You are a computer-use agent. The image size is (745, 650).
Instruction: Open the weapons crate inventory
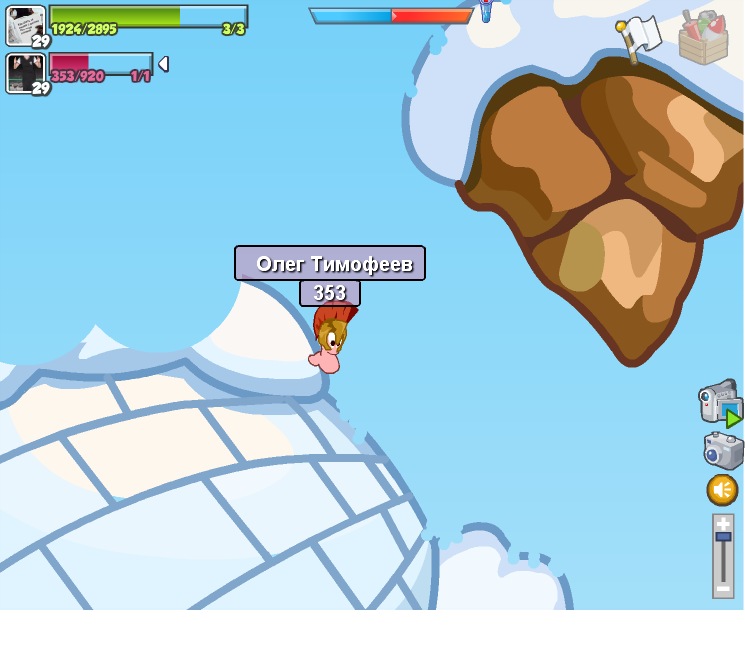point(703,38)
